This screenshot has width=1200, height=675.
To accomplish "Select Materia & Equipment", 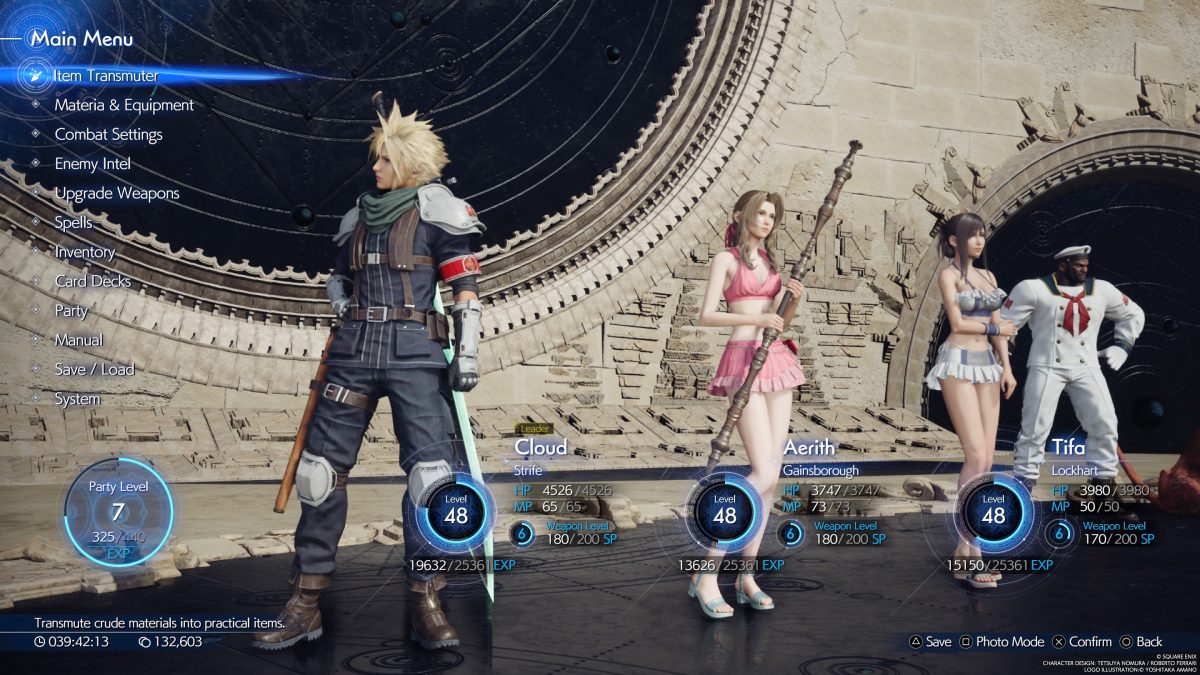I will (x=124, y=105).
